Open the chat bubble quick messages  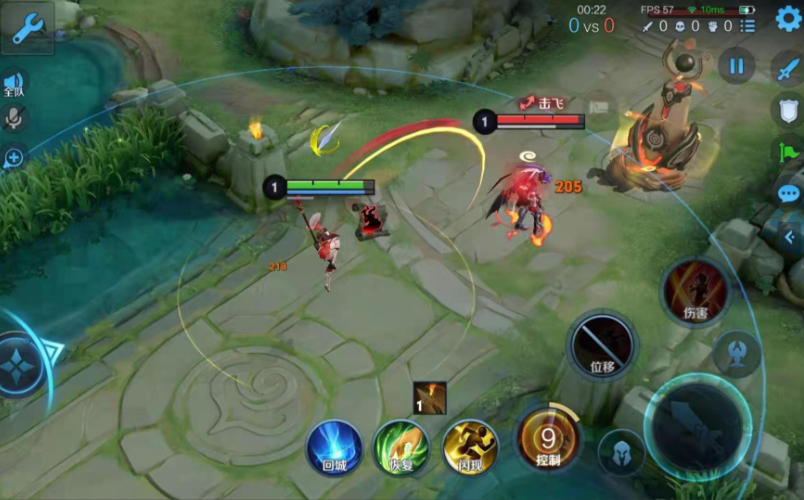[x=788, y=194]
